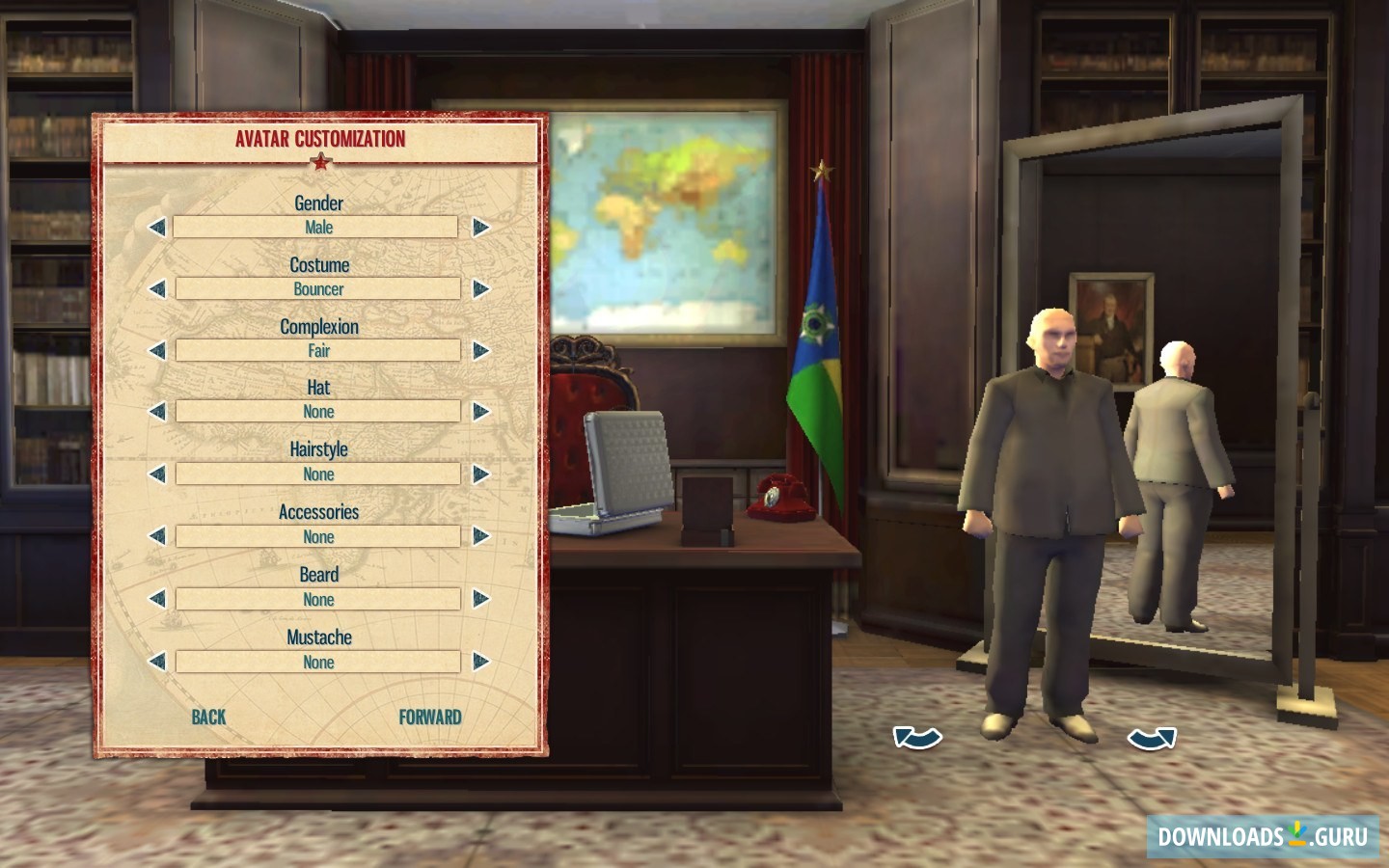
Task: Return to previous Mustache option
Action: coord(157,662)
